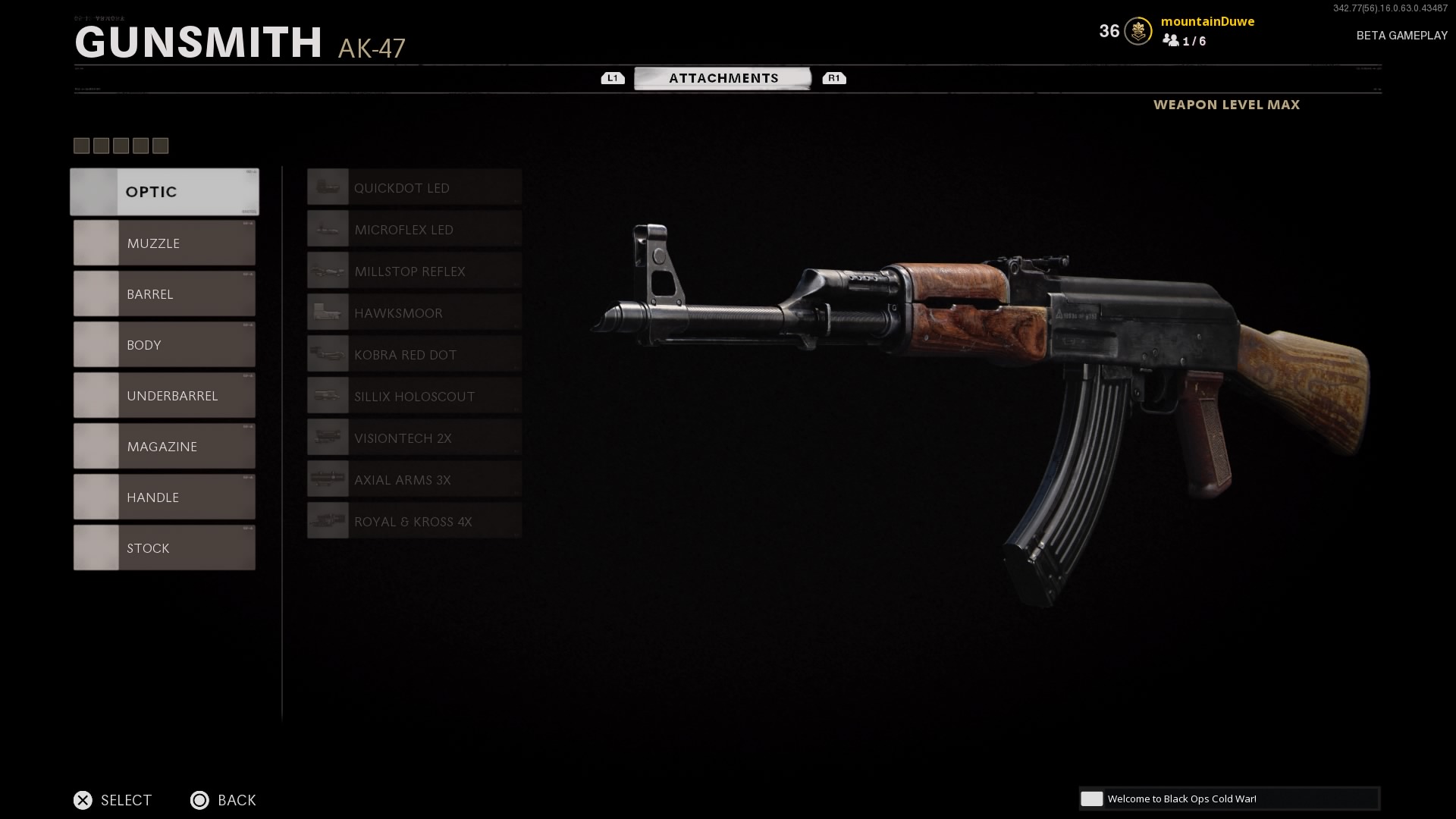Equip the Microflex LED optic
The height and width of the screenshot is (819, 1456).
414,230
